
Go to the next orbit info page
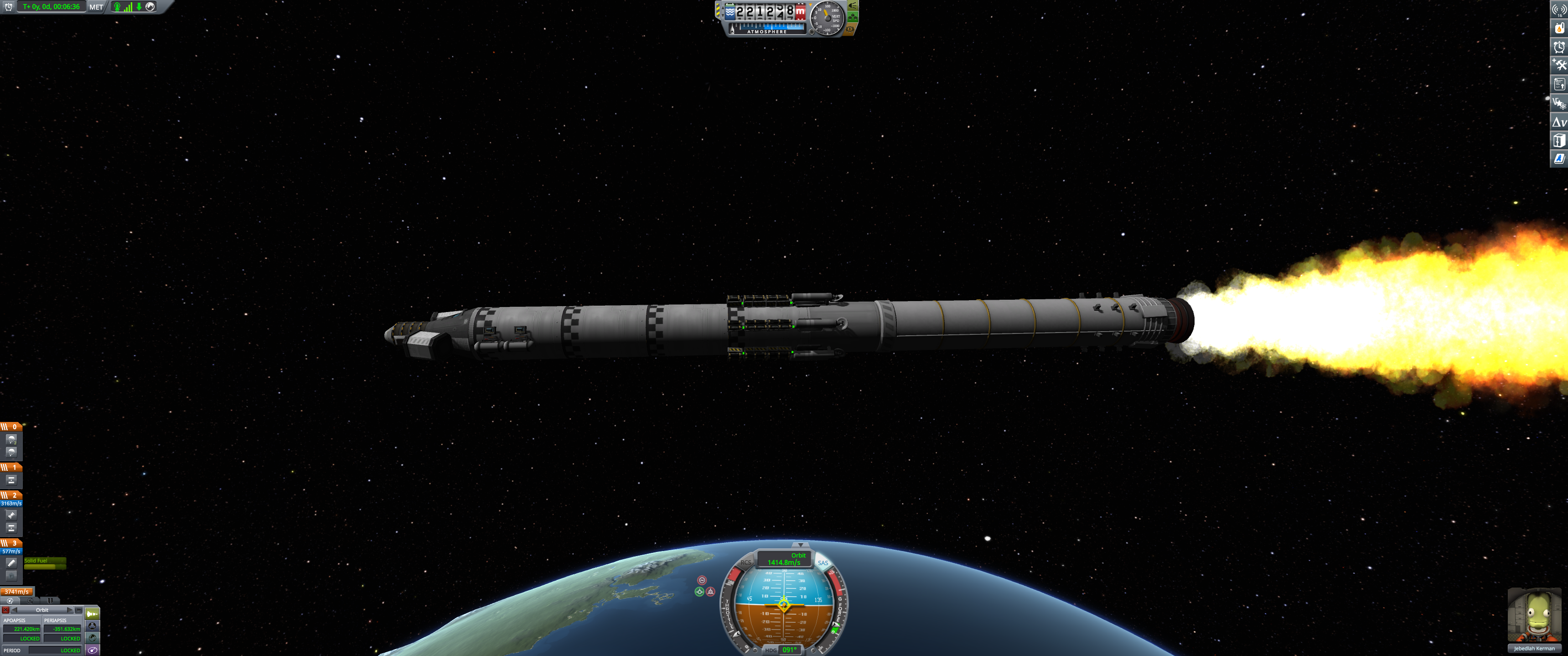click(x=70, y=610)
